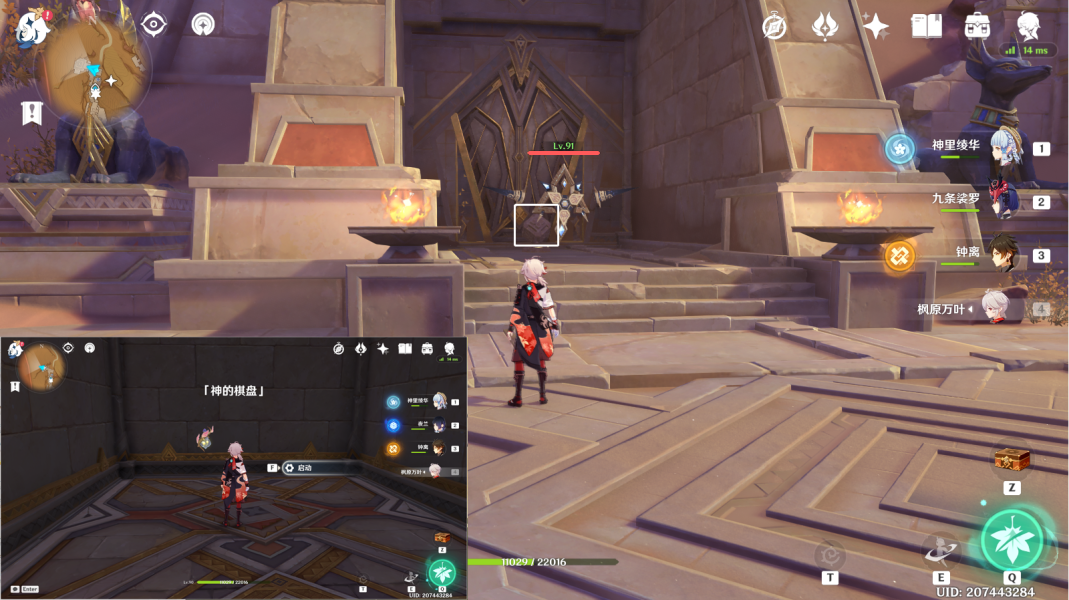Click the quest banner exclamation icon
The width and height of the screenshot is (1069, 600).
click(31, 113)
